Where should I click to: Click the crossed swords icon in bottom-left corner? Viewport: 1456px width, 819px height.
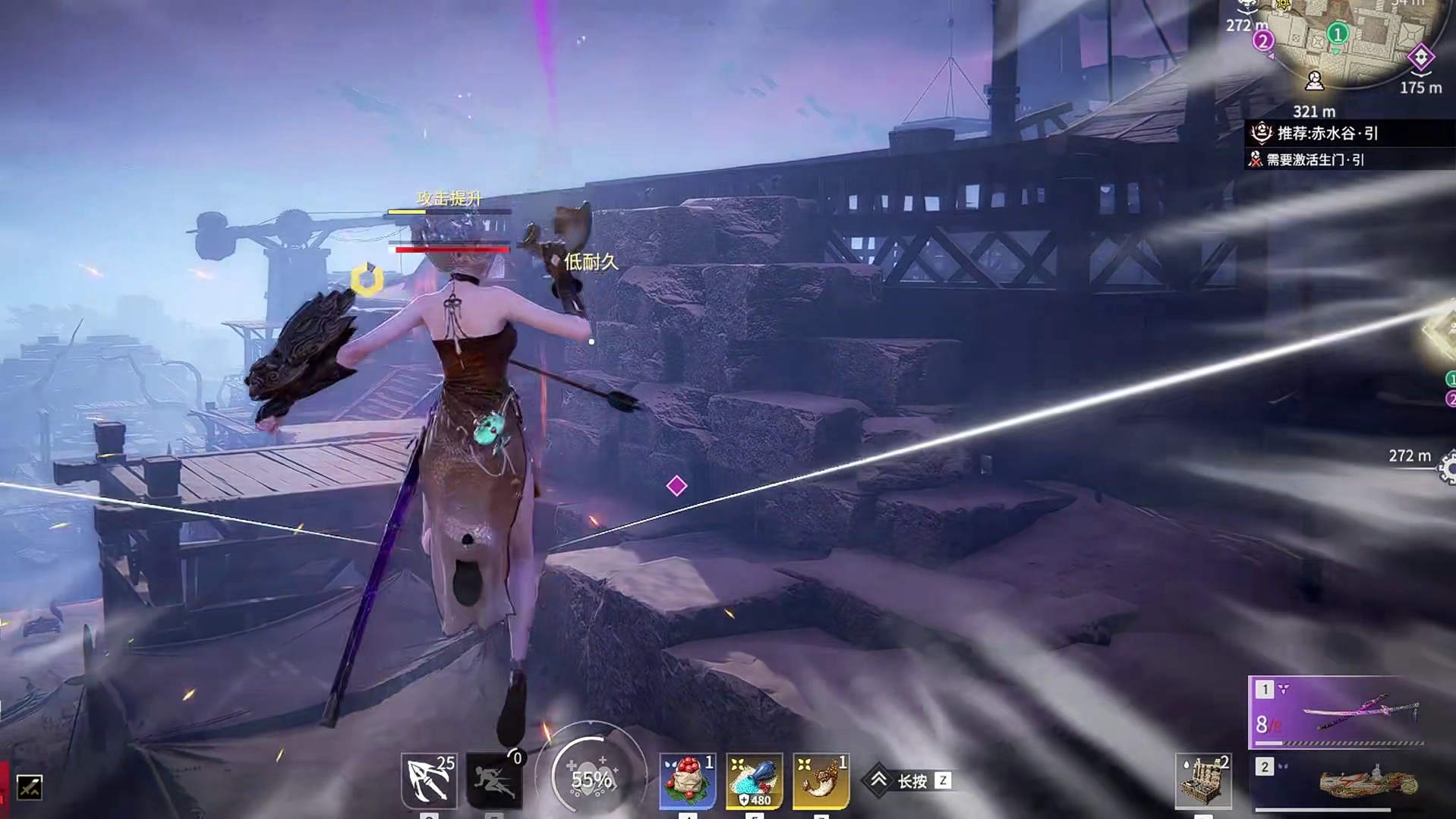30,787
